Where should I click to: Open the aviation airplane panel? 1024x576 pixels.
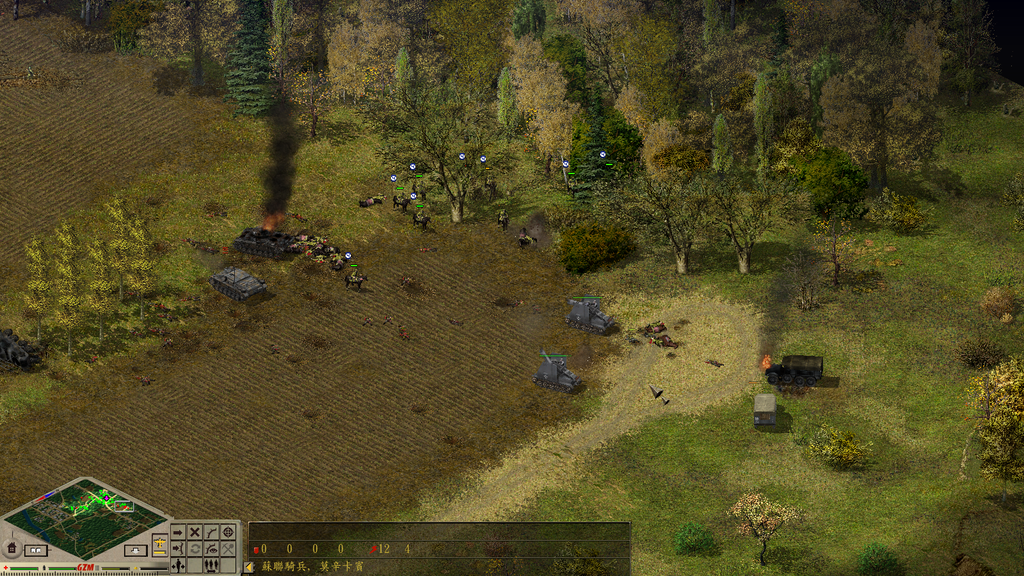pyautogui.click(x=159, y=543)
